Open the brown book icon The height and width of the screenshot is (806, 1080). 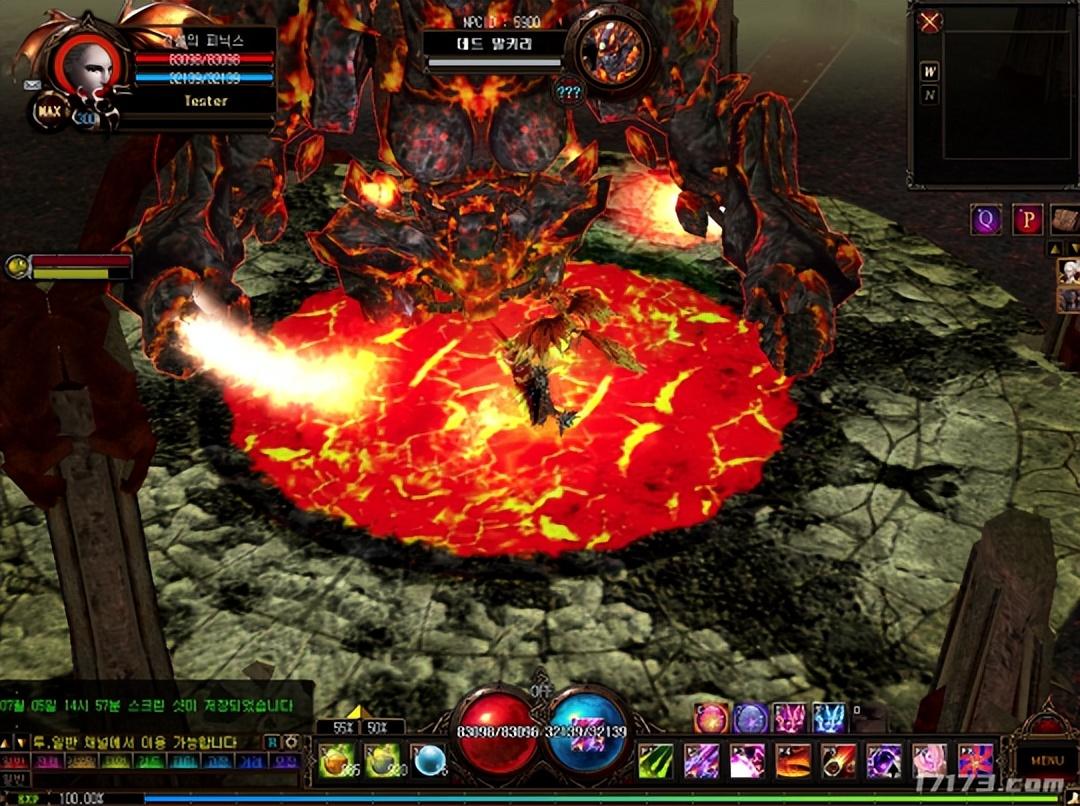point(1065,219)
